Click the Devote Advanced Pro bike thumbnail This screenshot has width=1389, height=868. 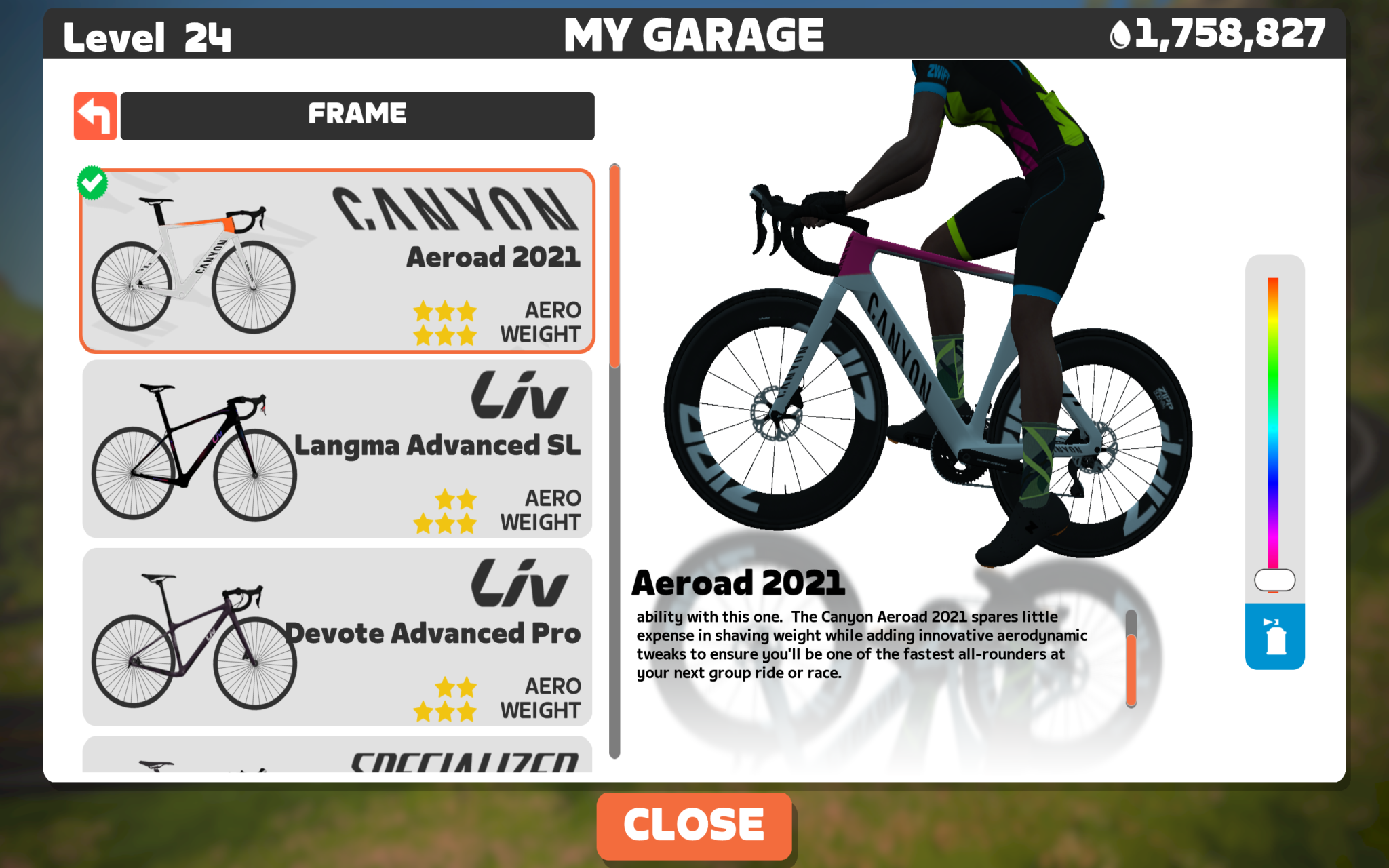pos(190,637)
